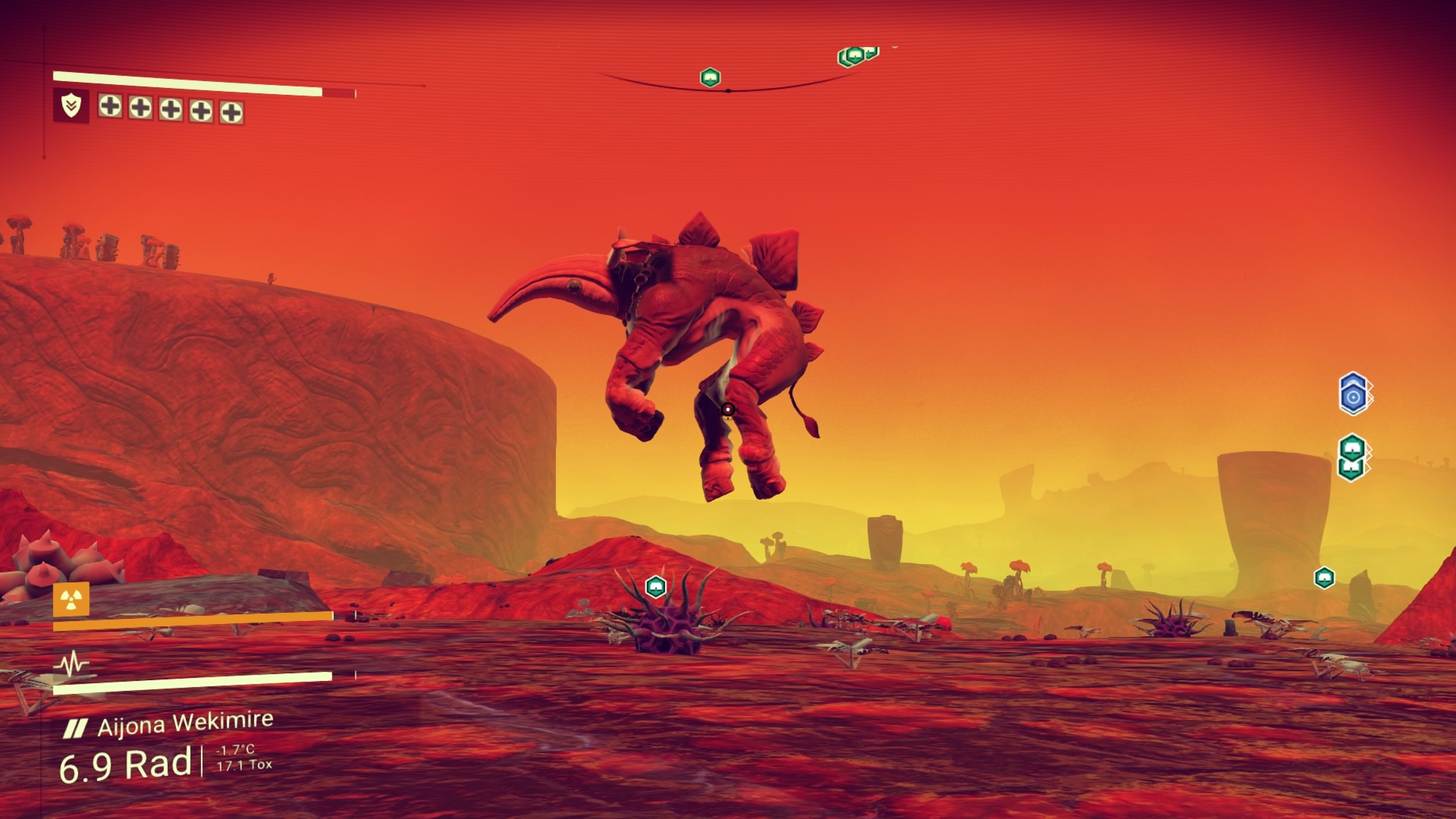Select the orange radiation hazard icon
The width and height of the screenshot is (1456, 819).
71,600
